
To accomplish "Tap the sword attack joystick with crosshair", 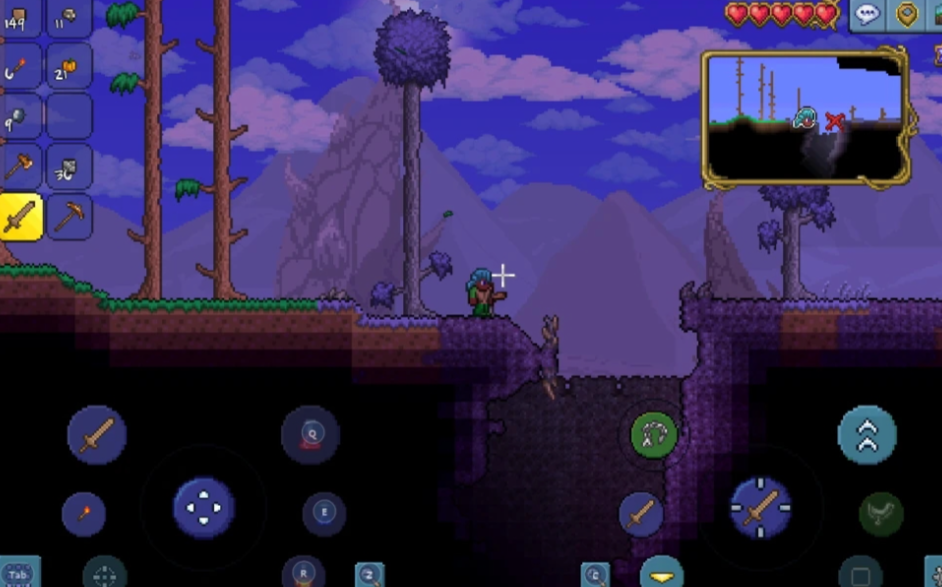I will pos(760,507).
